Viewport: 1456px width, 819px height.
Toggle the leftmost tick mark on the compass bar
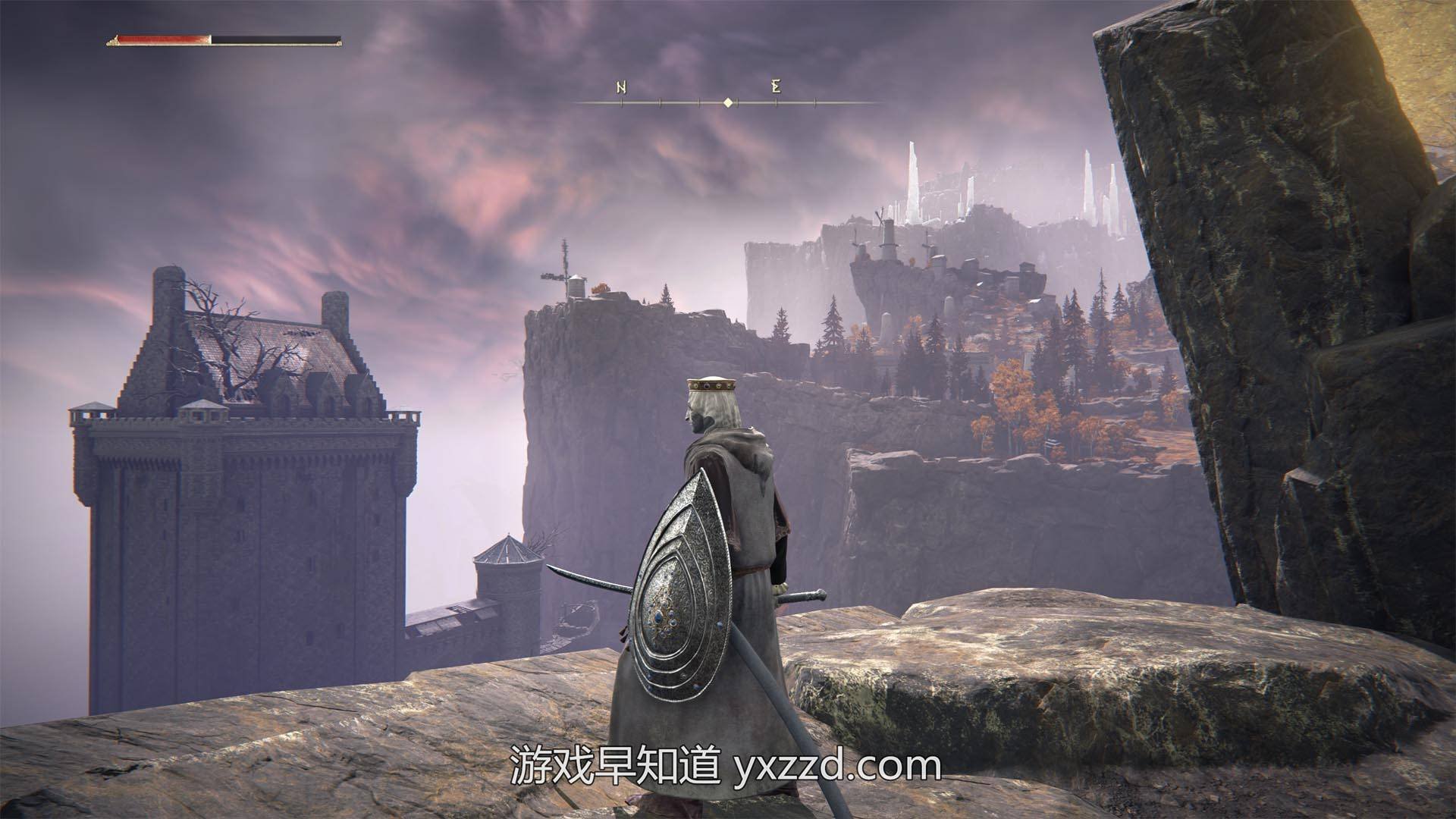coord(622,103)
